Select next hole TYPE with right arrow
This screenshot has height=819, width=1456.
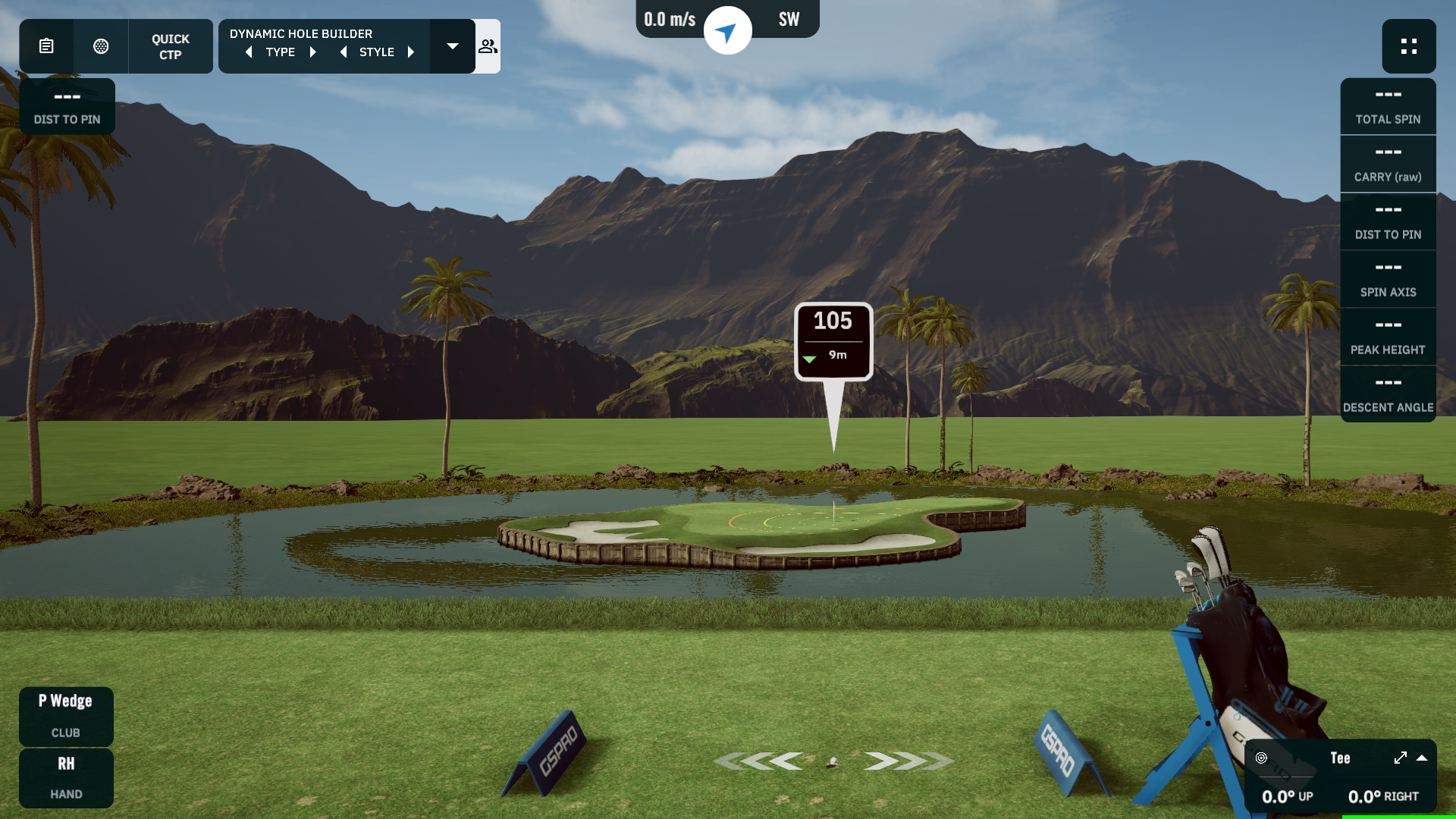coord(312,52)
